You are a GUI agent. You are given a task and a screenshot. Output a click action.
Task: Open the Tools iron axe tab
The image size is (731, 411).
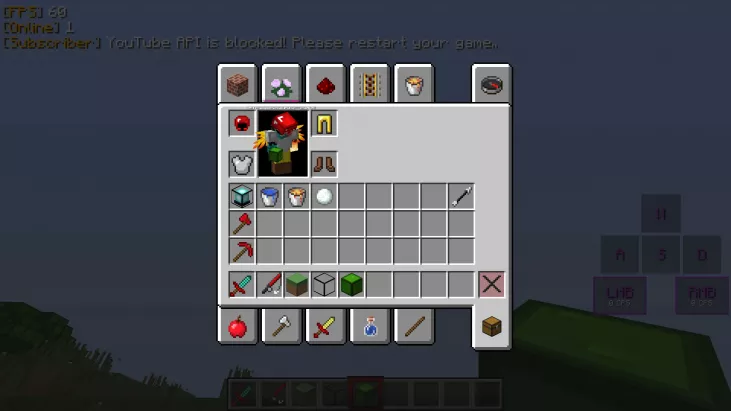[281, 326]
